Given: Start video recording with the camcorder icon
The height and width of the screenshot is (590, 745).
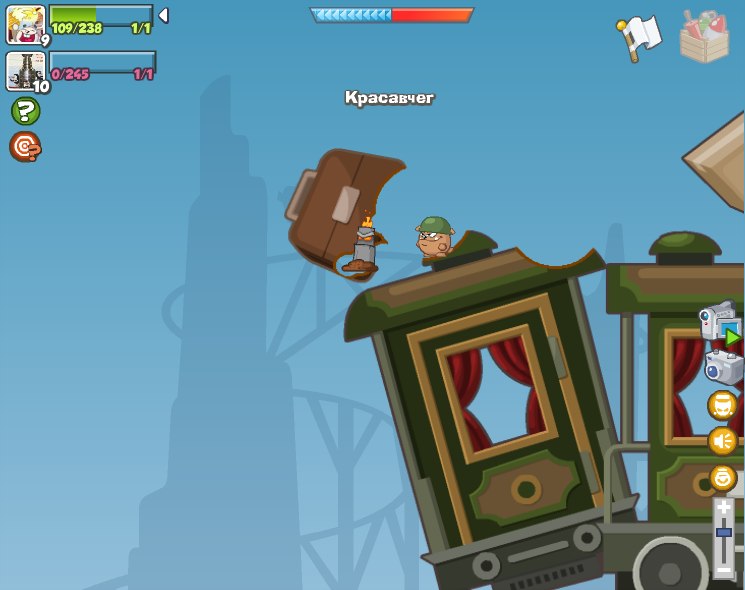Looking at the screenshot, I should point(721,323).
